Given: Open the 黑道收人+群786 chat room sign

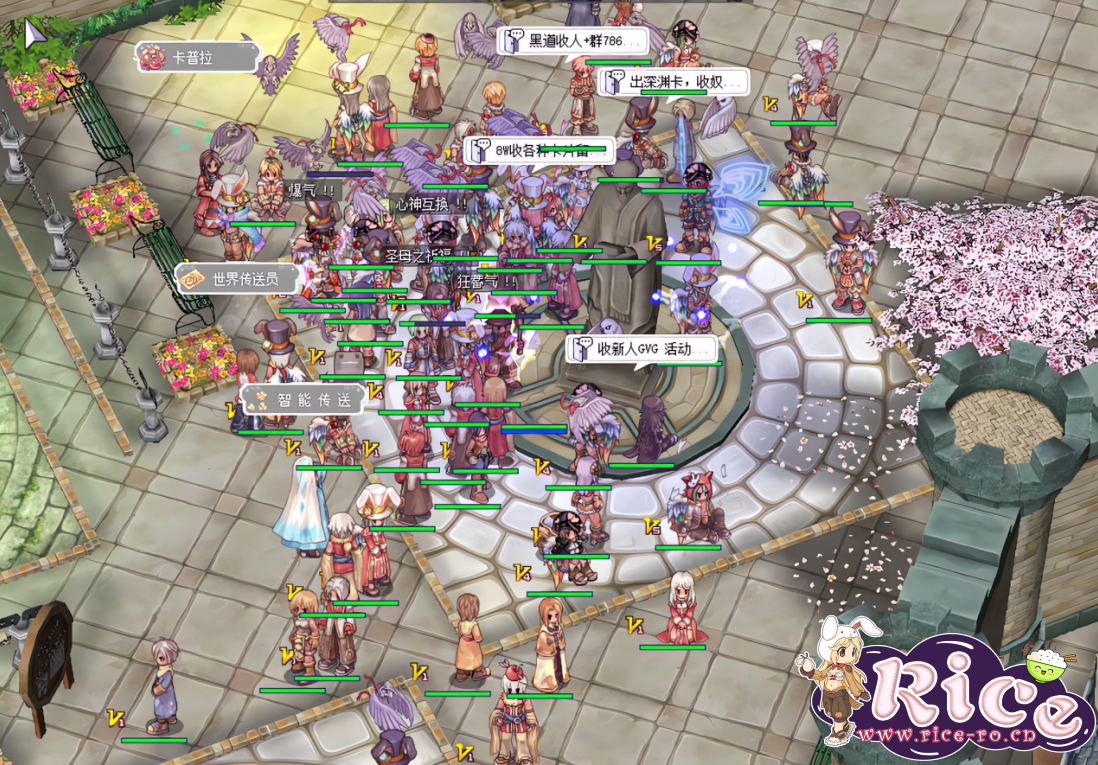Looking at the screenshot, I should tap(574, 41).
